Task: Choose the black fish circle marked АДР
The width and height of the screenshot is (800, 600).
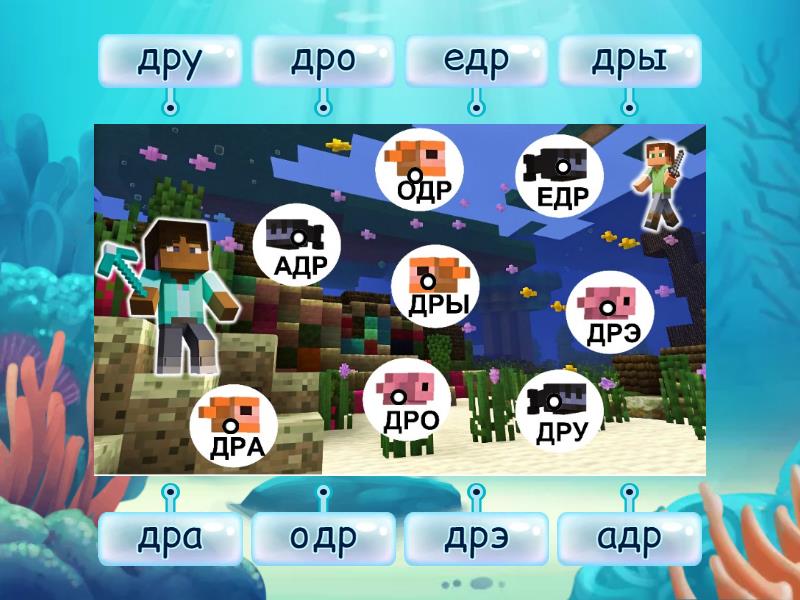Action: (x=297, y=246)
